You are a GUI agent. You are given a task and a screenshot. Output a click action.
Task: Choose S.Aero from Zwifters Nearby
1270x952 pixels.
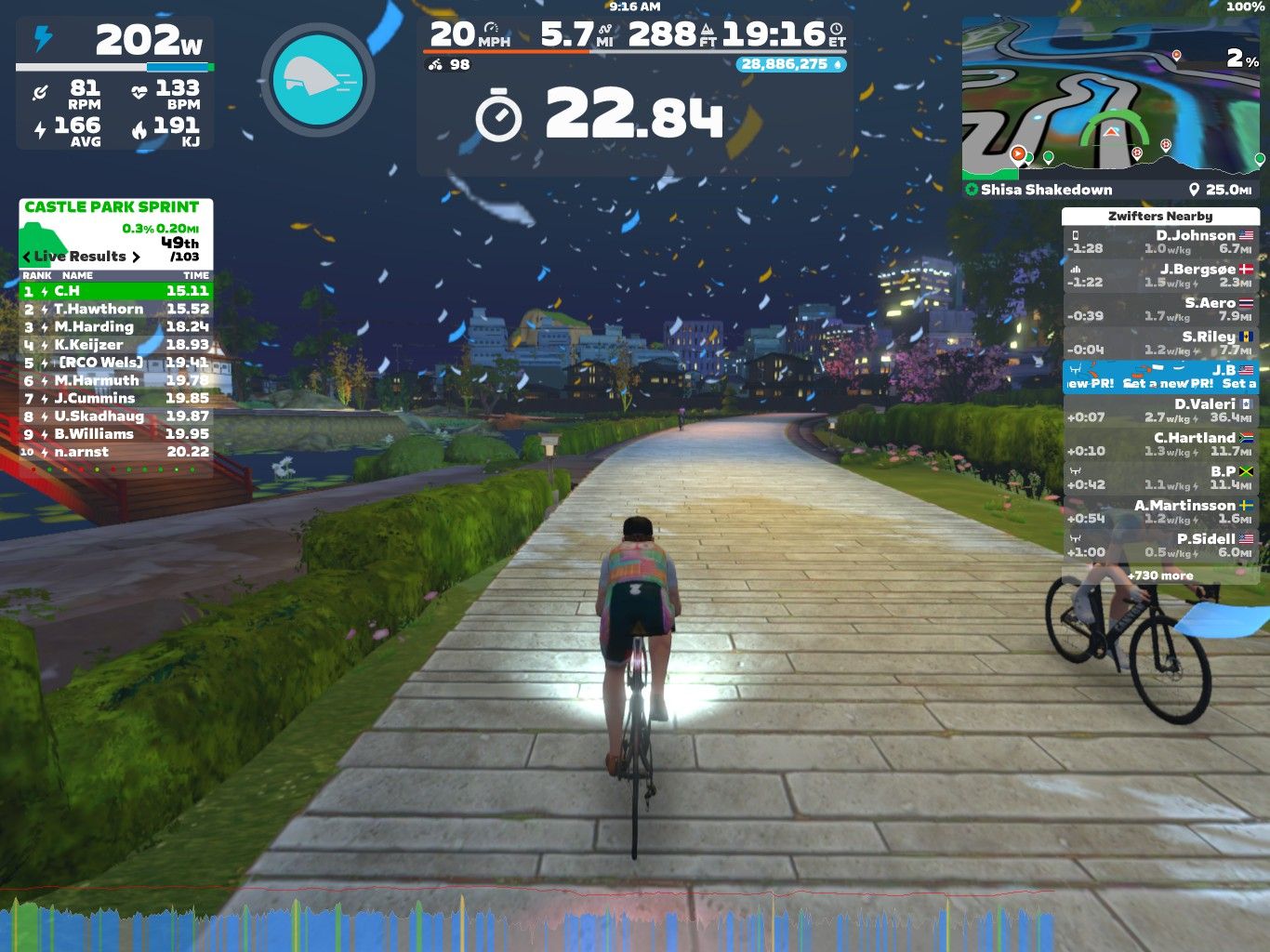point(1160,309)
